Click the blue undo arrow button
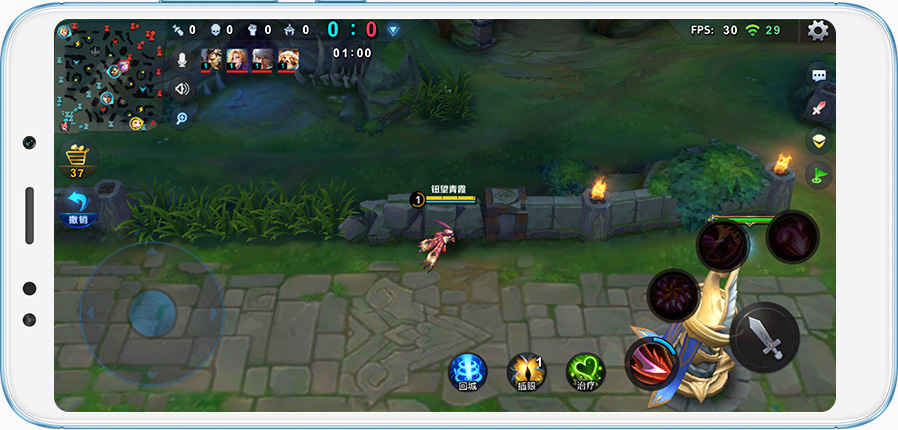Image resolution: width=898 pixels, height=430 pixels. (77, 206)
